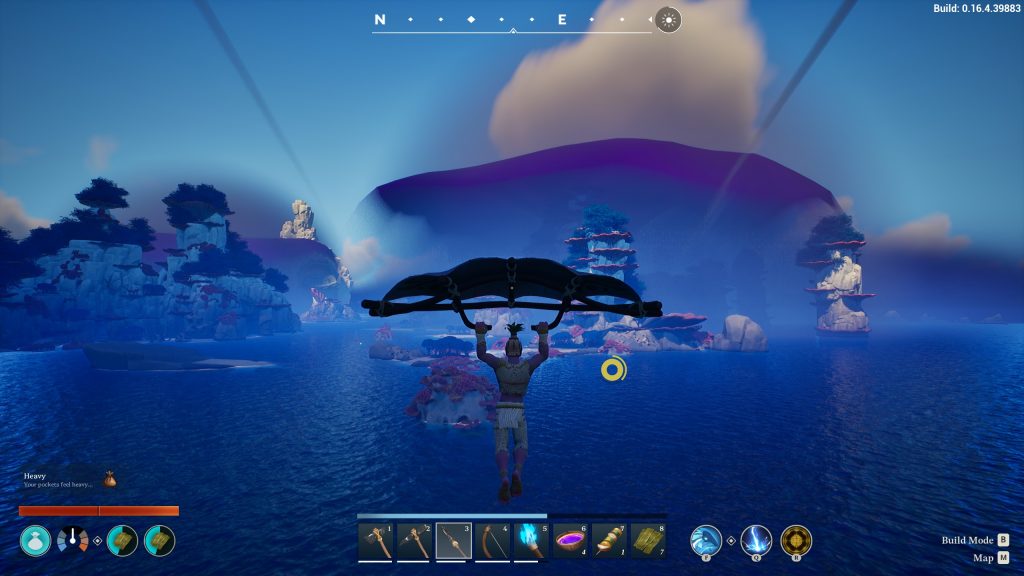Screen dimensions: 1024x576
Task: Trigger the lightning bolt ability
Action: pyautogui.click(x=755, y=541)
